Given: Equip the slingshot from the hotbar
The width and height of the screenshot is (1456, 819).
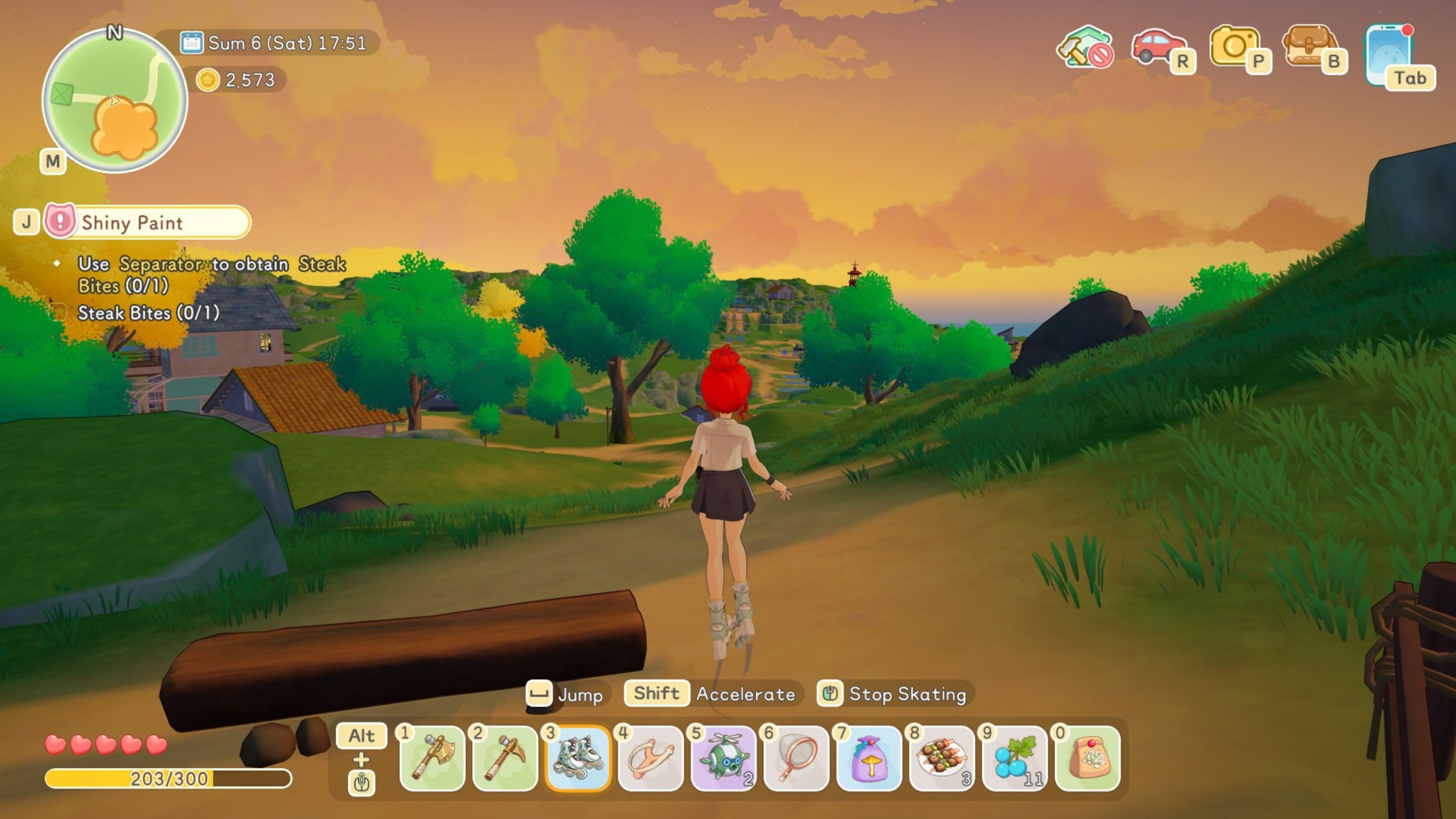Looking at the screenshot, I should click(x=650, y=758).
